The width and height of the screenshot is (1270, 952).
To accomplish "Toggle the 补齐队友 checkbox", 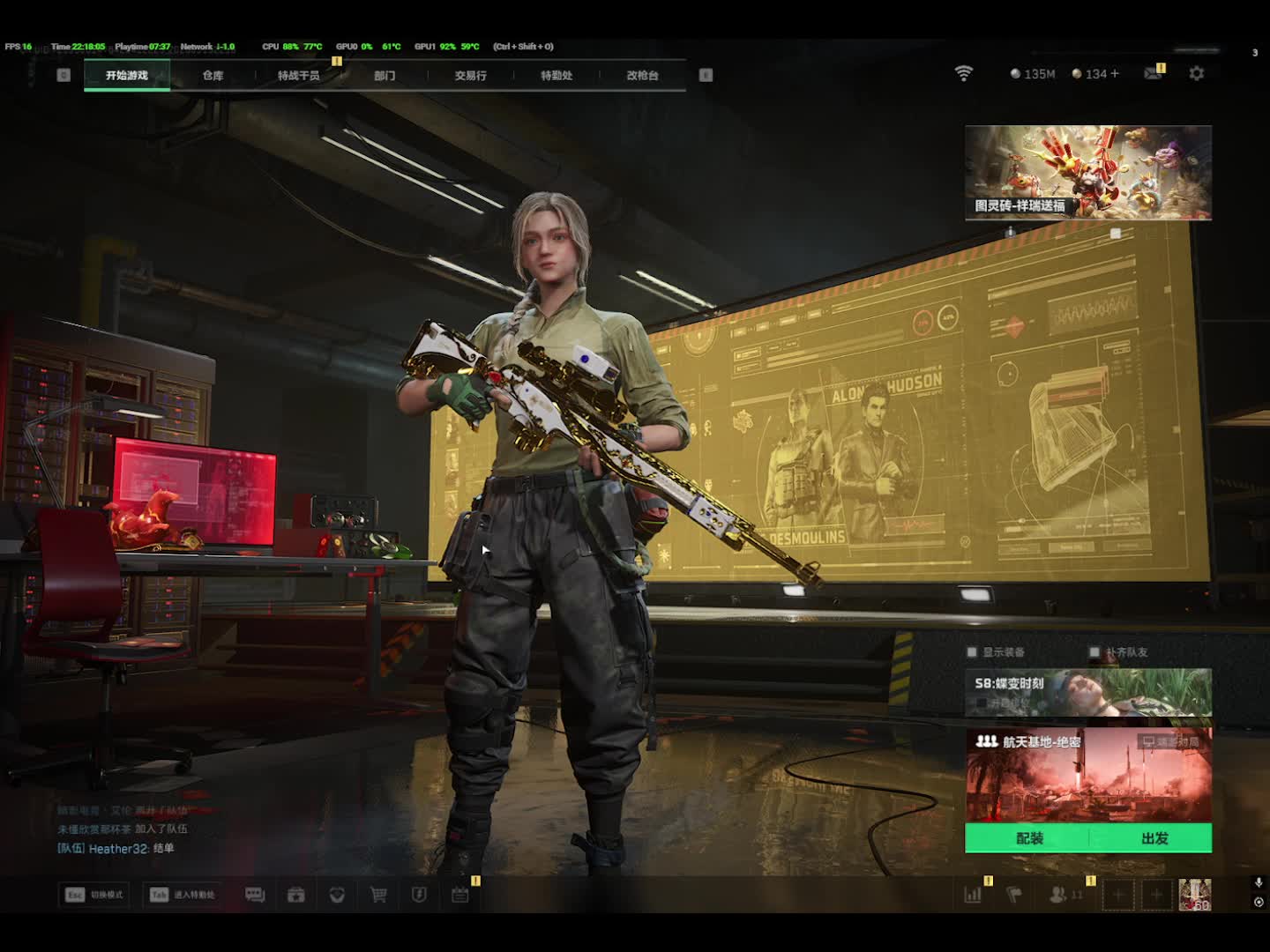I will (1094, 652).
